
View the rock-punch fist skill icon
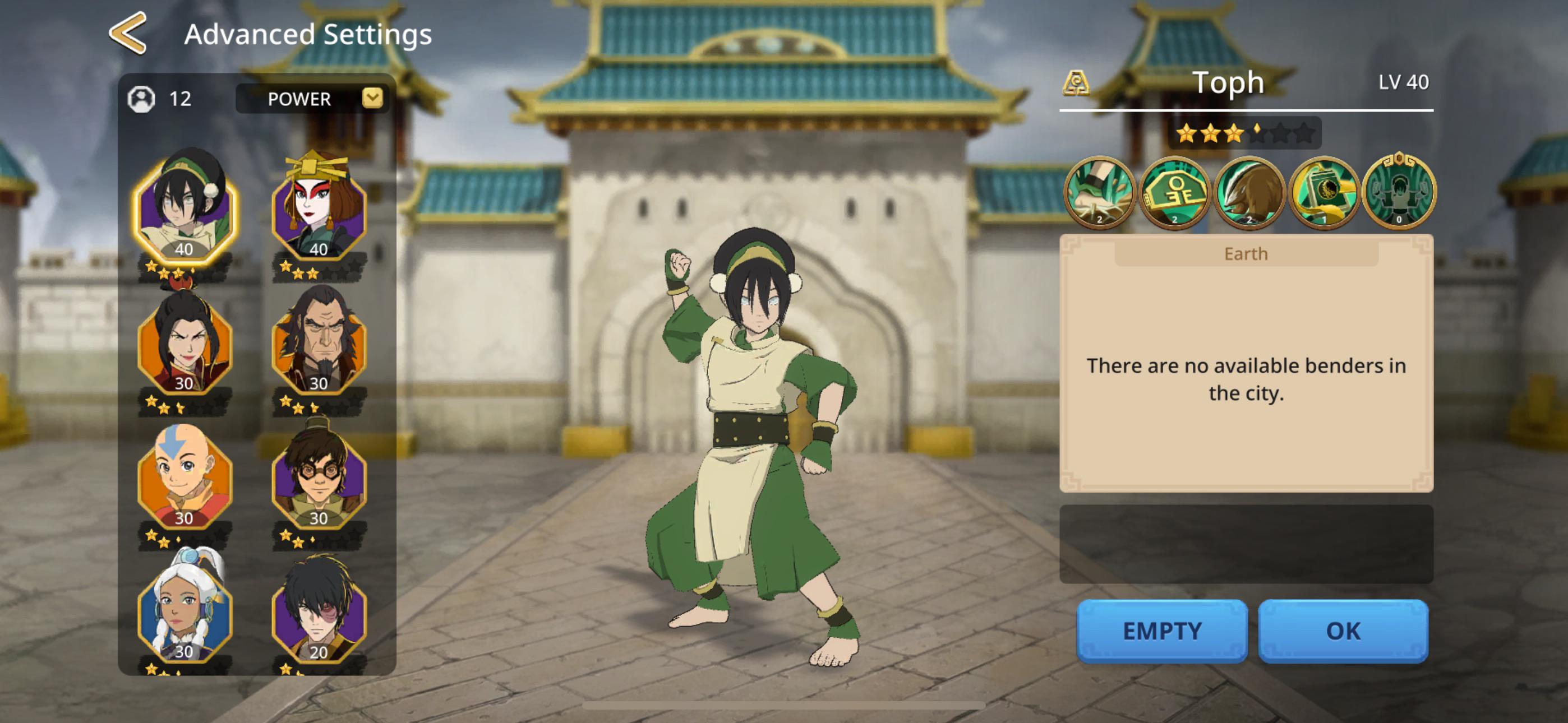pos(1099,193)
